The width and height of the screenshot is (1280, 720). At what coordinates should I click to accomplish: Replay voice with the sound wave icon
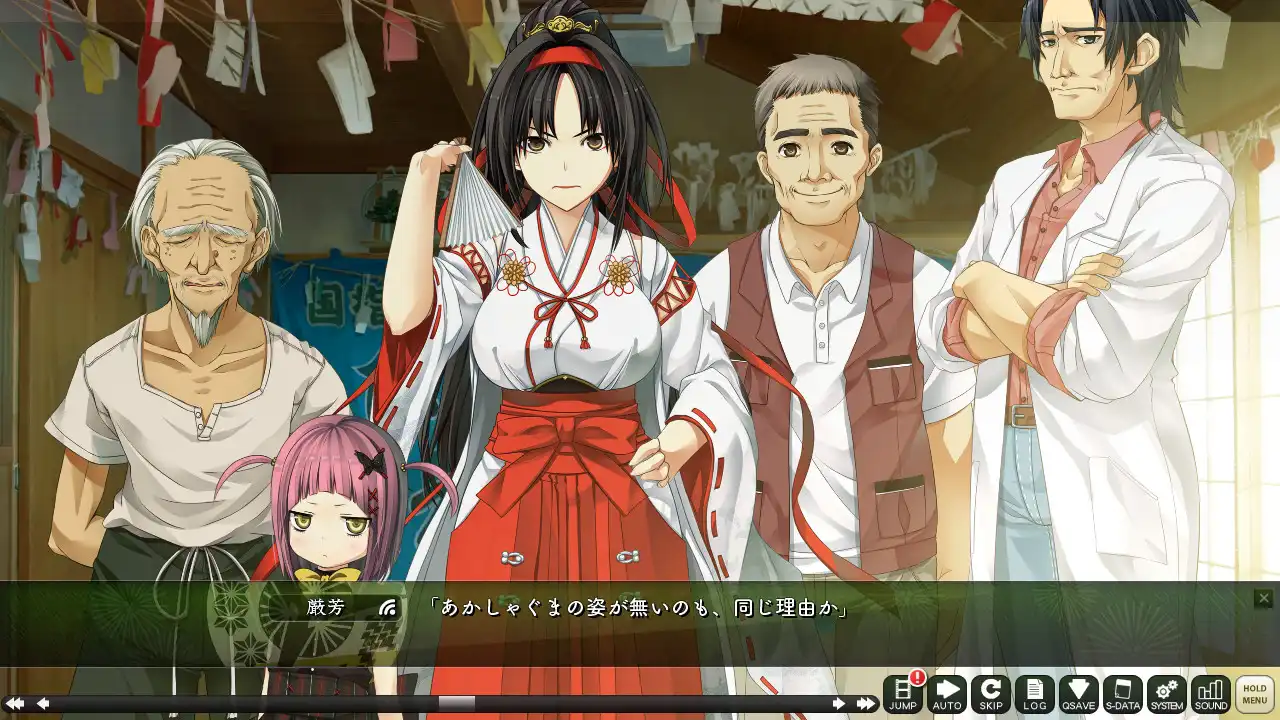388,607
